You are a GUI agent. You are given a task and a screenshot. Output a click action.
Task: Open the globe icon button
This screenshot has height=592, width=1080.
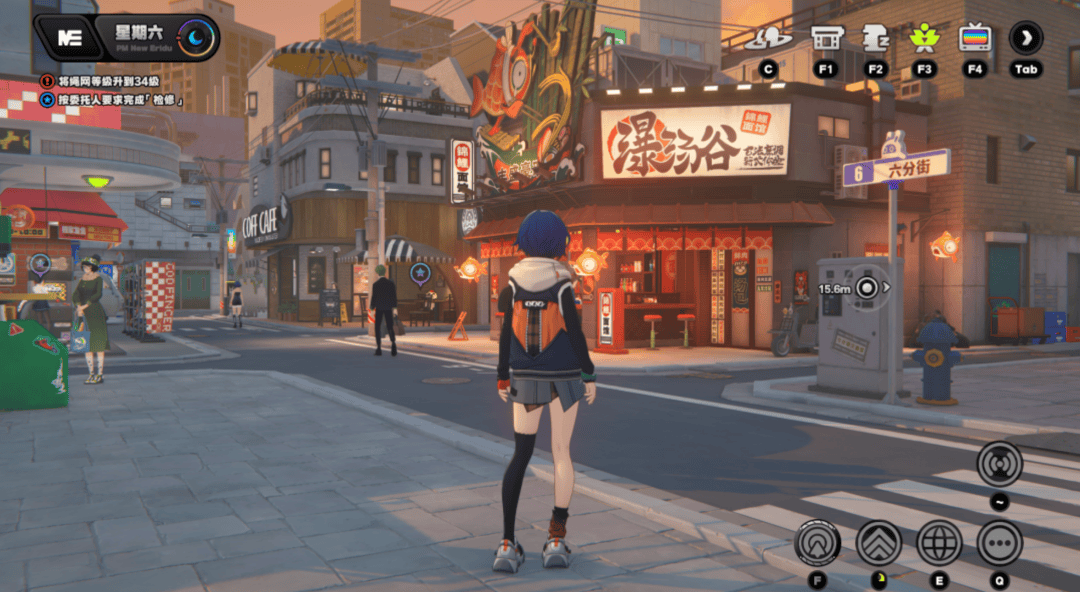coord(939,543)
